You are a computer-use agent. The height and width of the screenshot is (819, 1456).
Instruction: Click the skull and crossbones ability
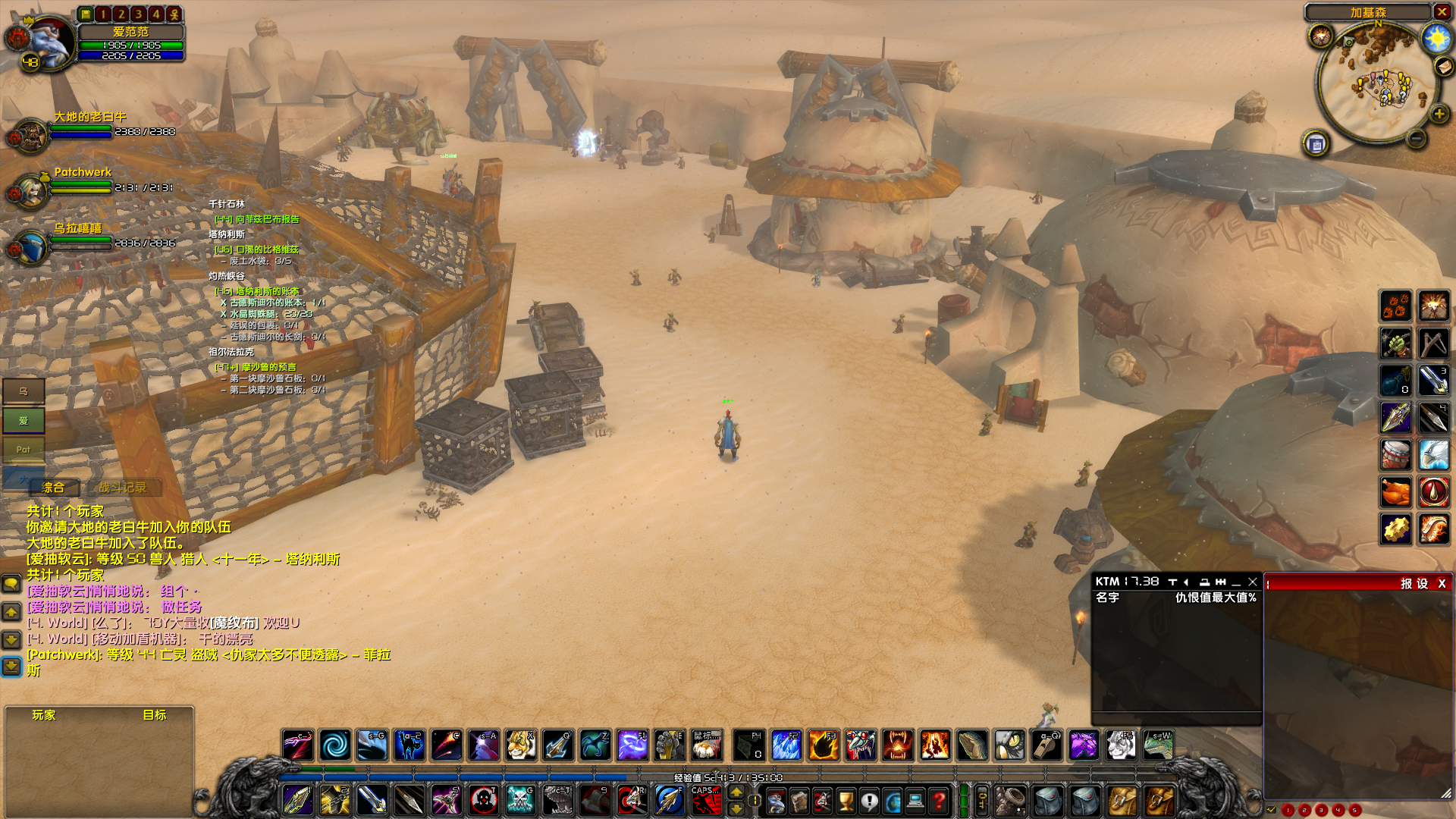click(x=520, y=801)
